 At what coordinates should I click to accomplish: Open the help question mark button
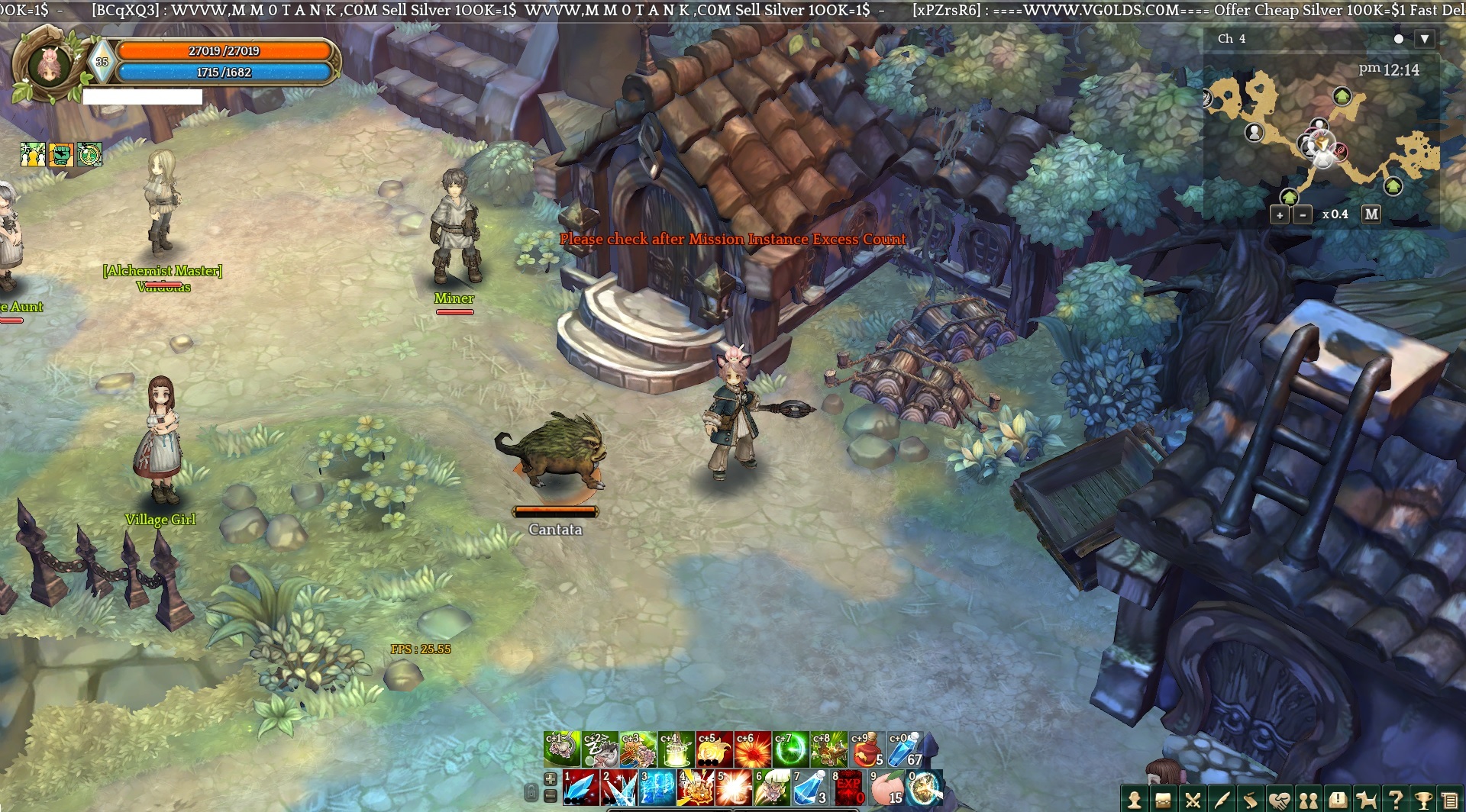(1396, 799)
